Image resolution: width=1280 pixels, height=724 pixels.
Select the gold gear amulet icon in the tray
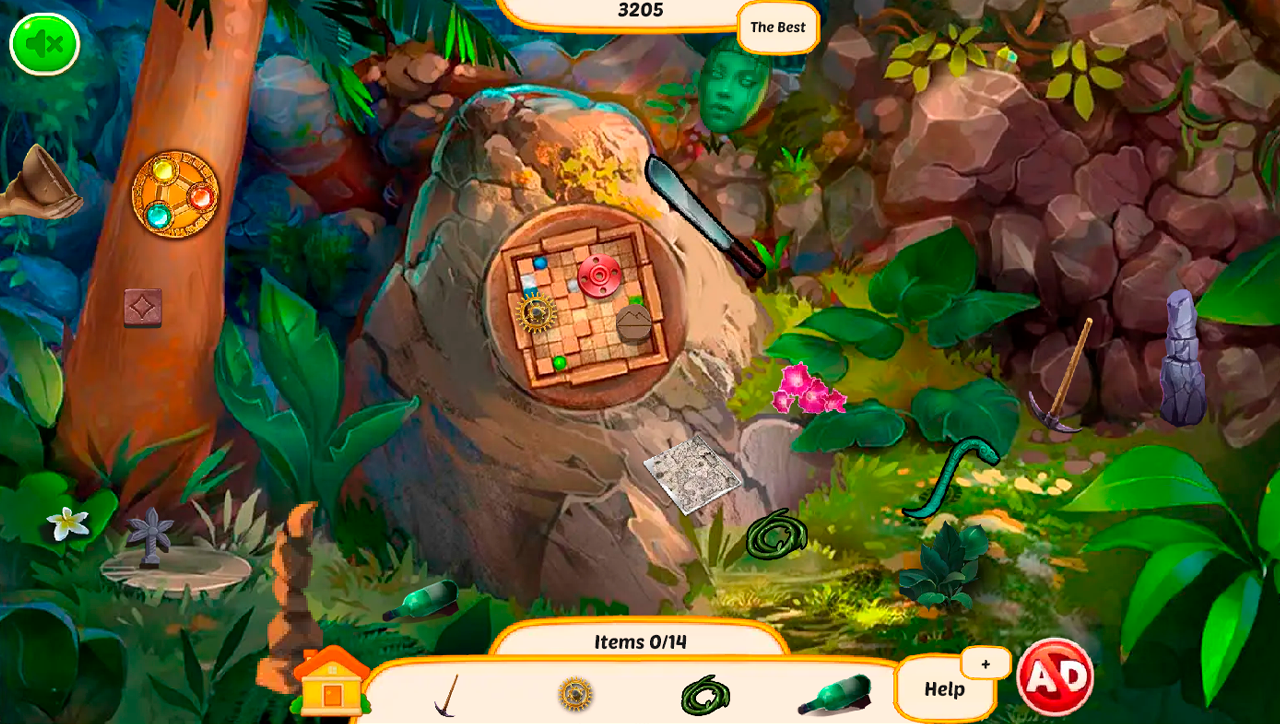click(x=575, y=692)
